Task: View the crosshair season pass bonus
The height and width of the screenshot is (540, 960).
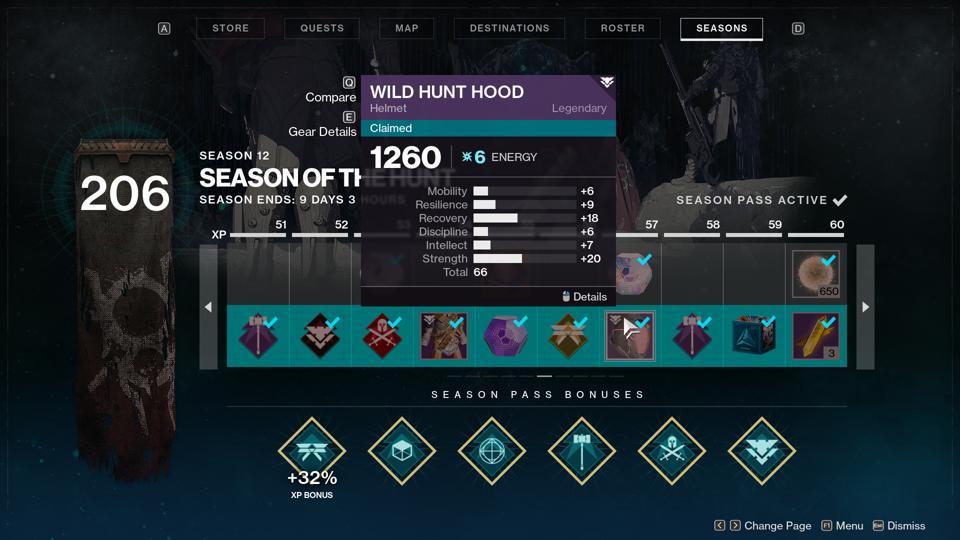Action: coord(492,451)
